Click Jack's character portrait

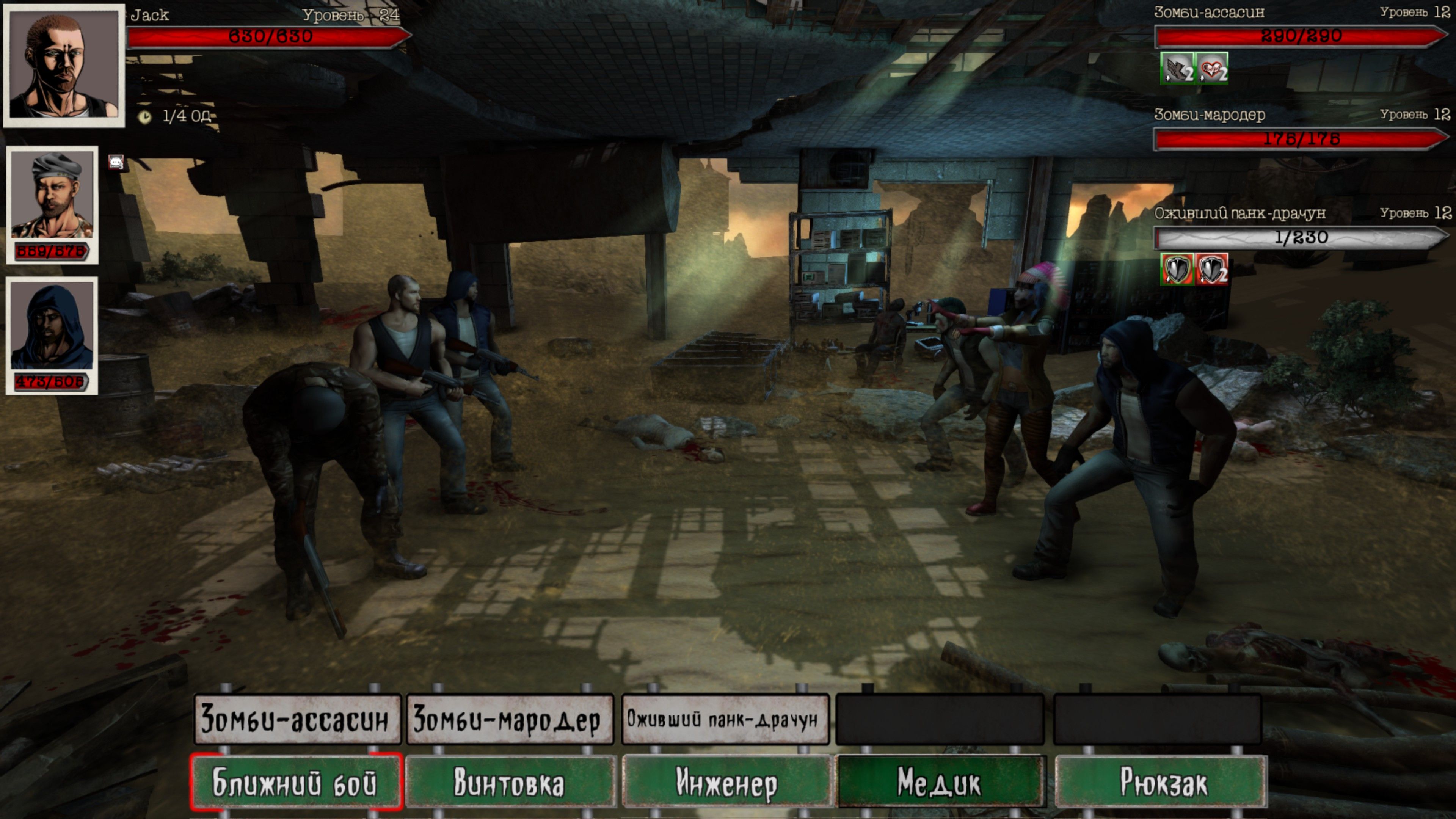pyautogui.click(x=64, y=66)
